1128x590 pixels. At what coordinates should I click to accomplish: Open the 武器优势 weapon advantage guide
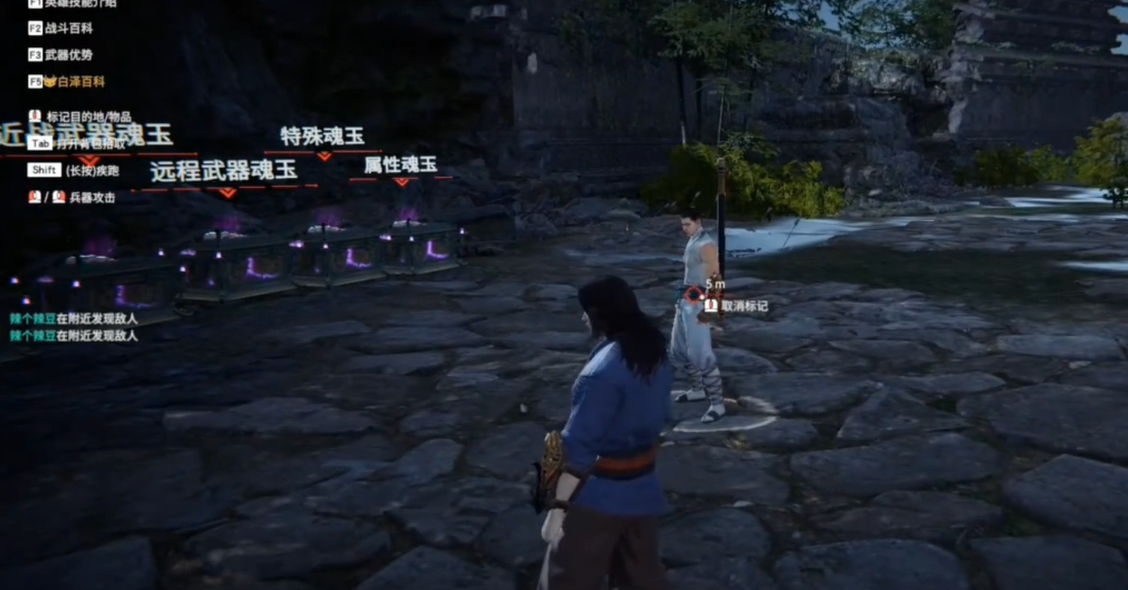[68, 55]
